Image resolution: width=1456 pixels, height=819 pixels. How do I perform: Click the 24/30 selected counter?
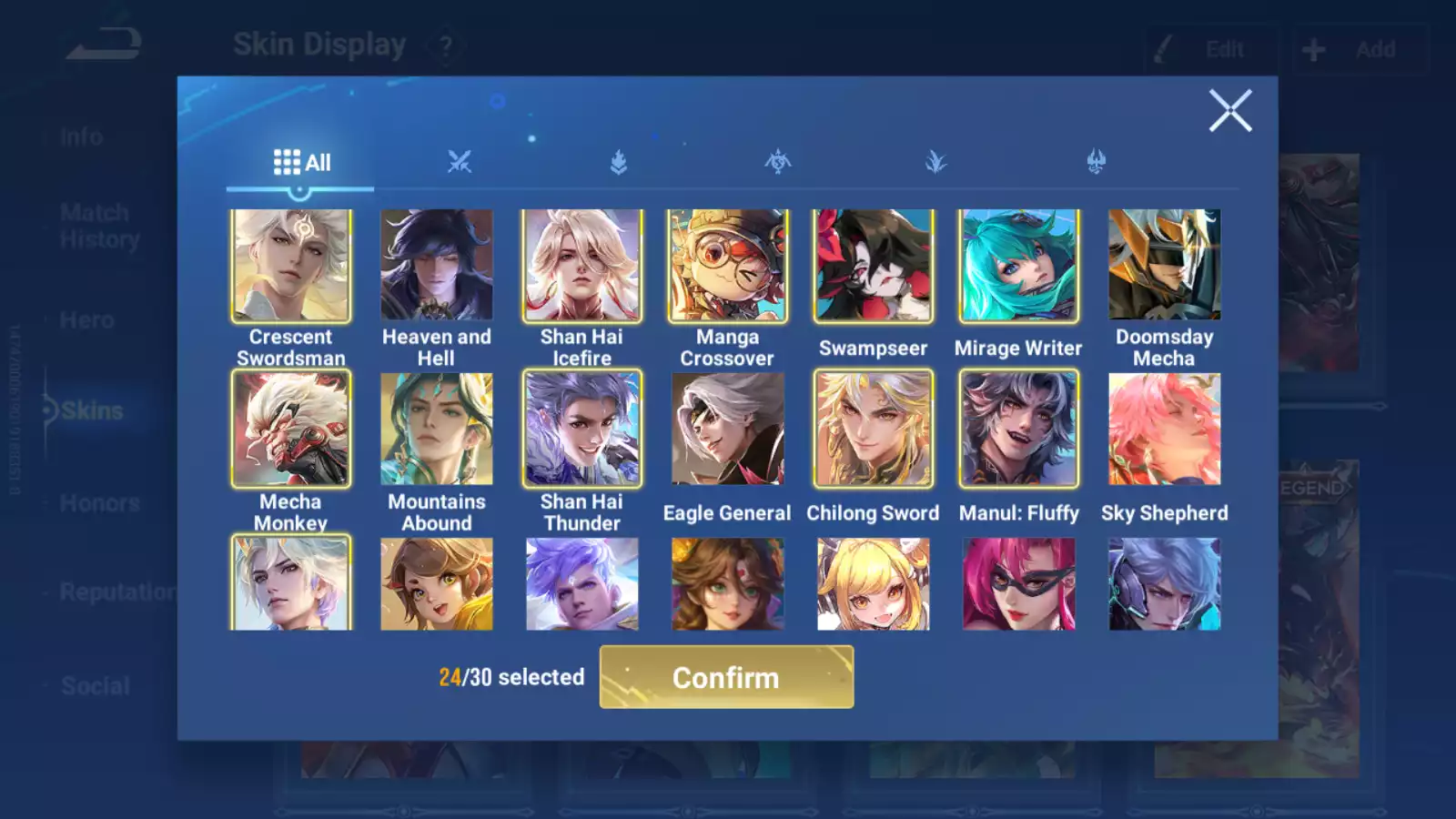coord(509,677)
